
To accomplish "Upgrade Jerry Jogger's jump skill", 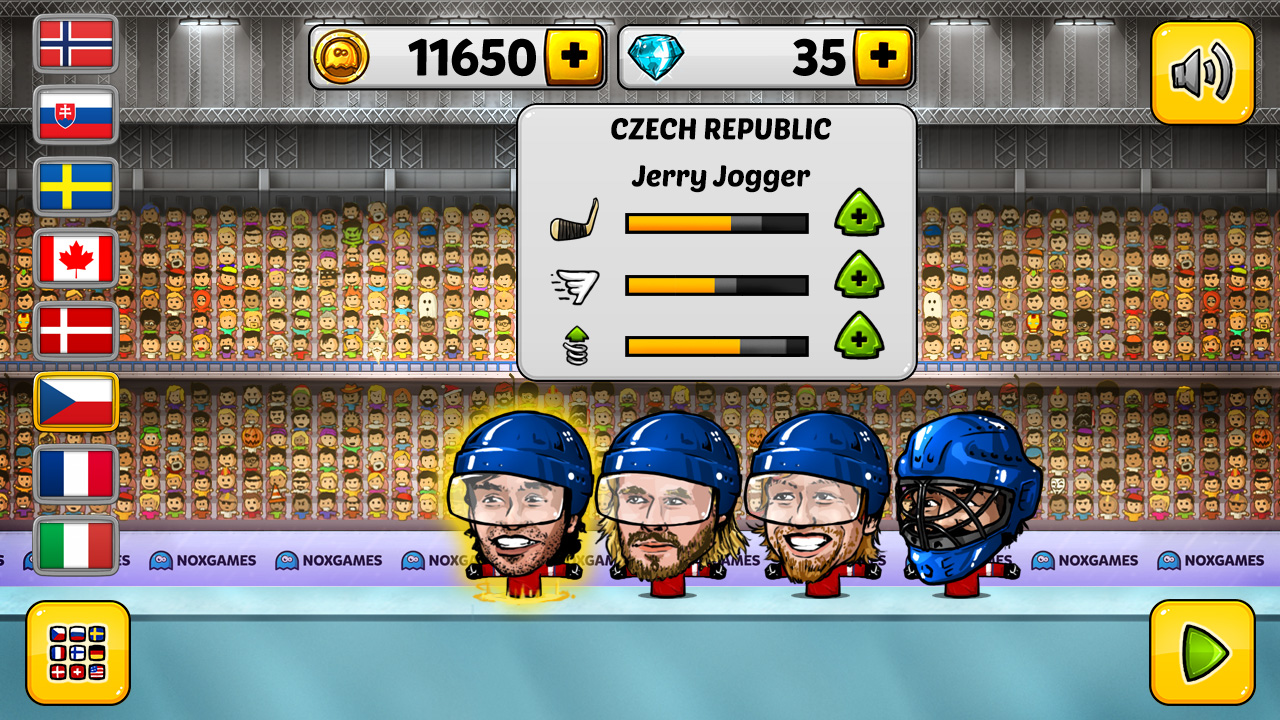I will click(x=860, y=340).
